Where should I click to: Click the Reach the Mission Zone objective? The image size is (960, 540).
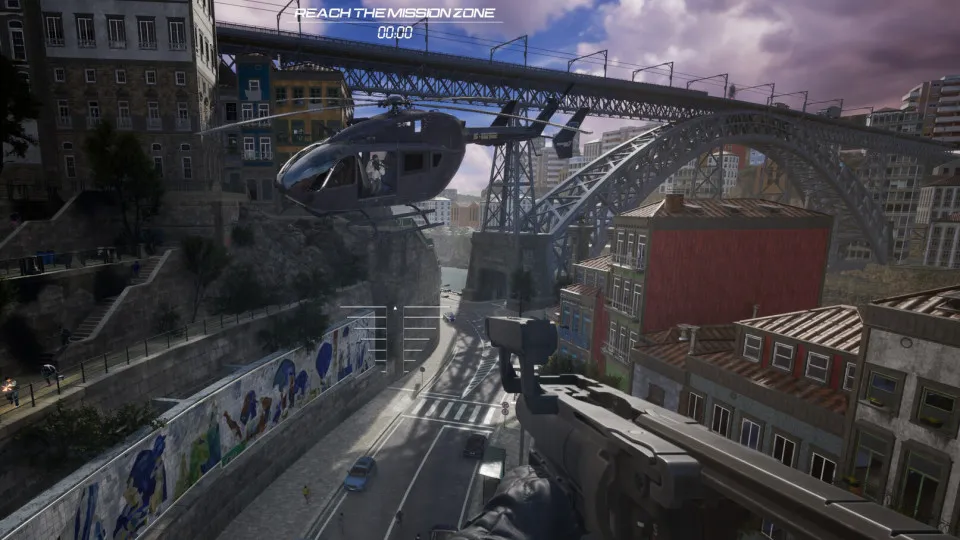[394, 13]
